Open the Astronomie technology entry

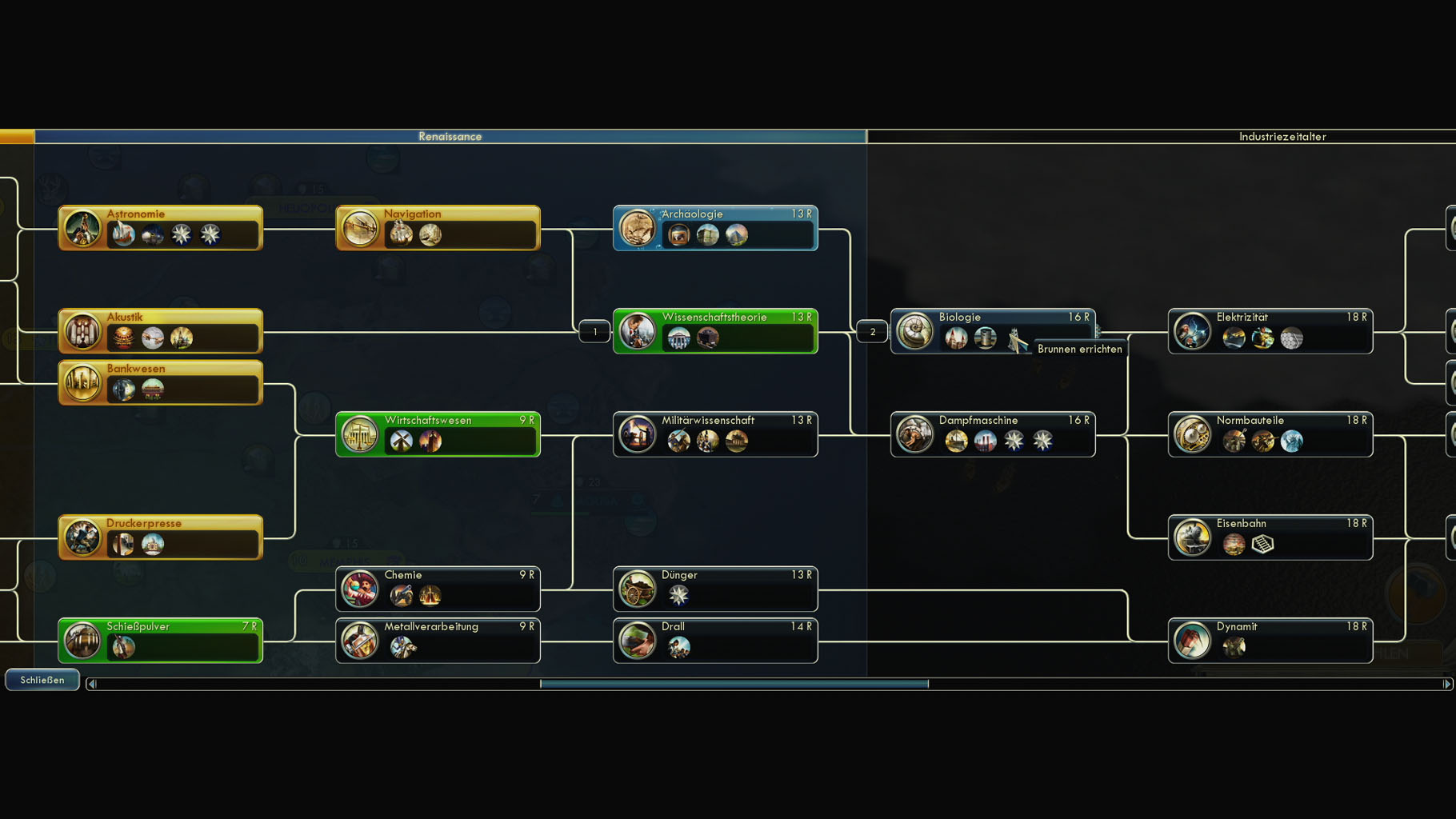coord(160,228)
